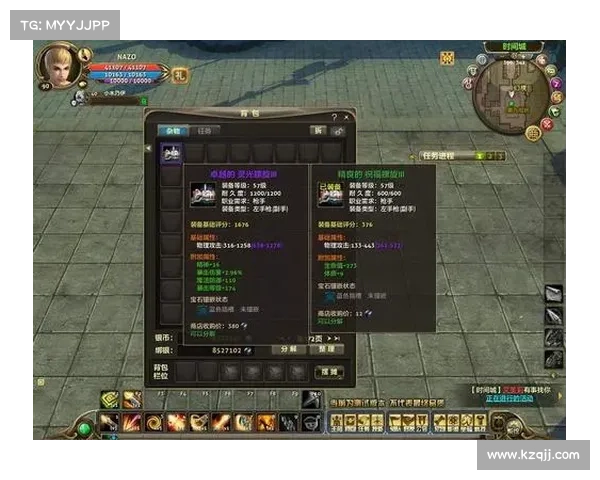Click the player character portrait
The image size is (600, 480).
(58, 66)
